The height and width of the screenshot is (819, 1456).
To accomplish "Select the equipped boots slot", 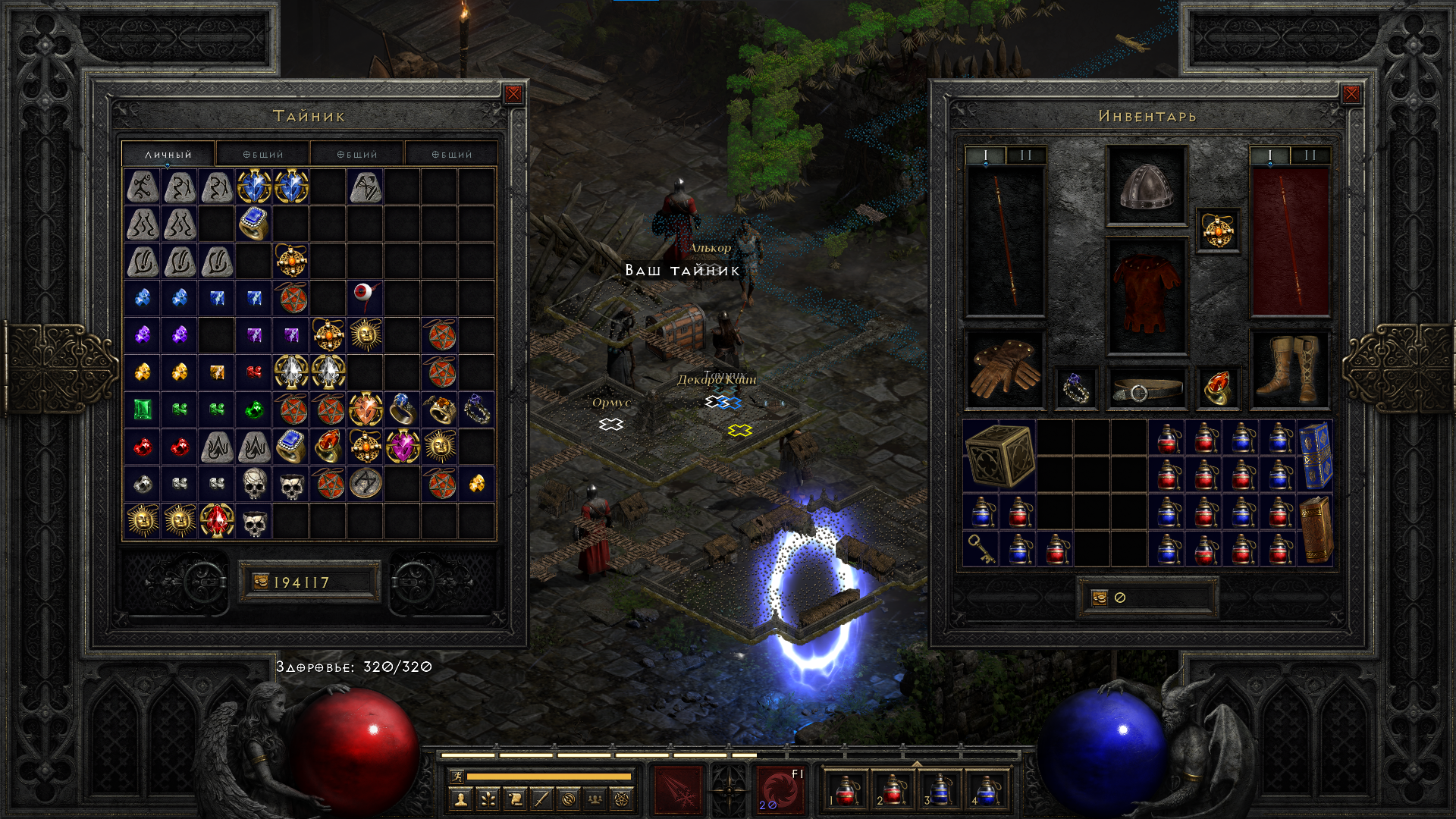I will [x=1288, y=369].
